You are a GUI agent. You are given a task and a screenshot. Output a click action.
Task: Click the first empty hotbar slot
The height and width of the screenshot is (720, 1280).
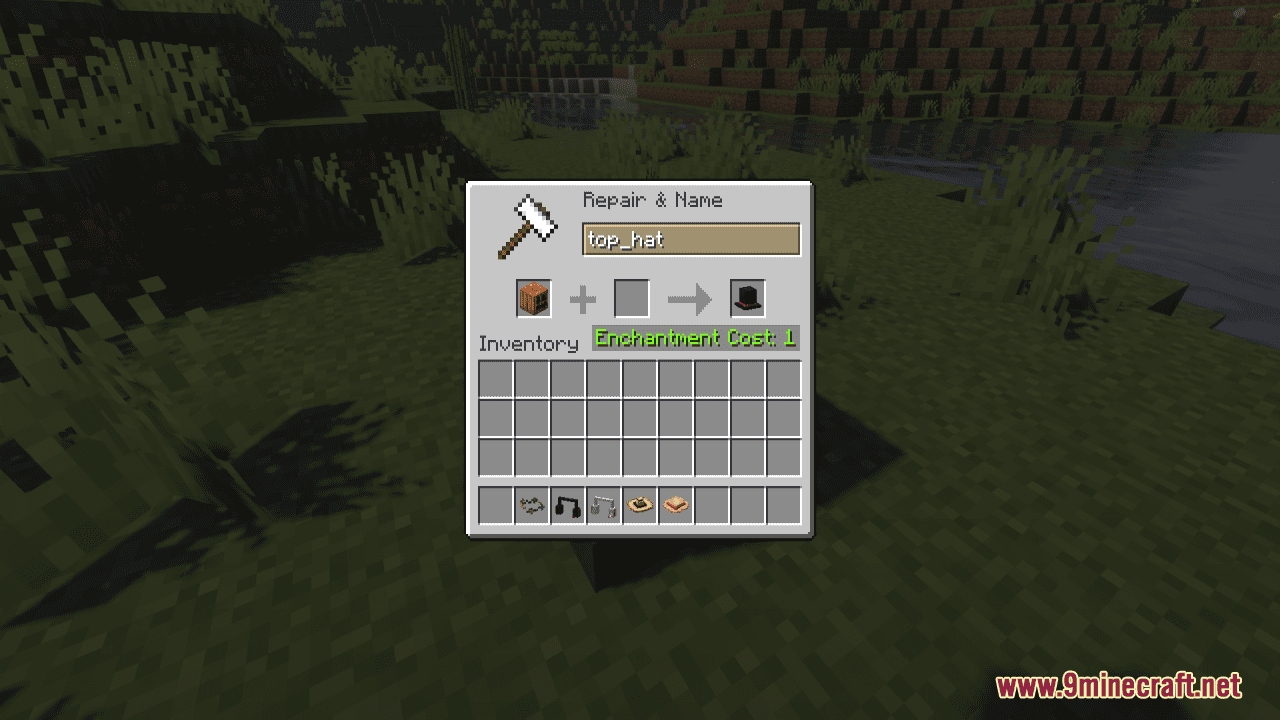pos(494,505)
